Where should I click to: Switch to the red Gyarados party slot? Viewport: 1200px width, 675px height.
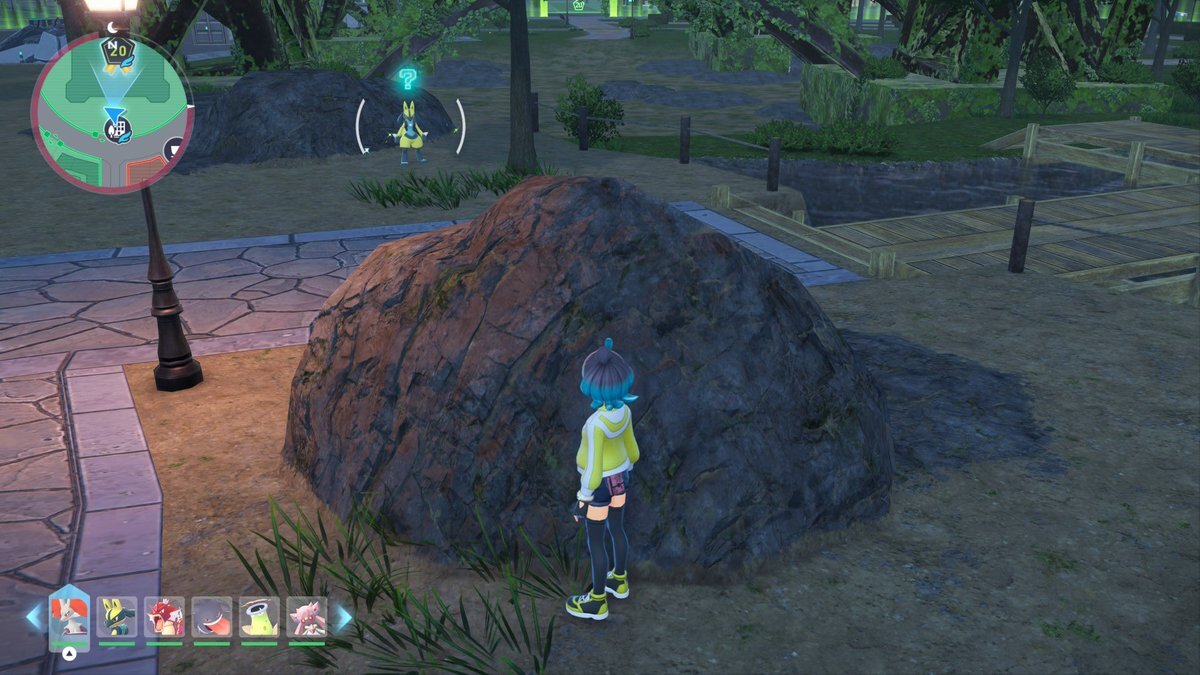point(164,617)
